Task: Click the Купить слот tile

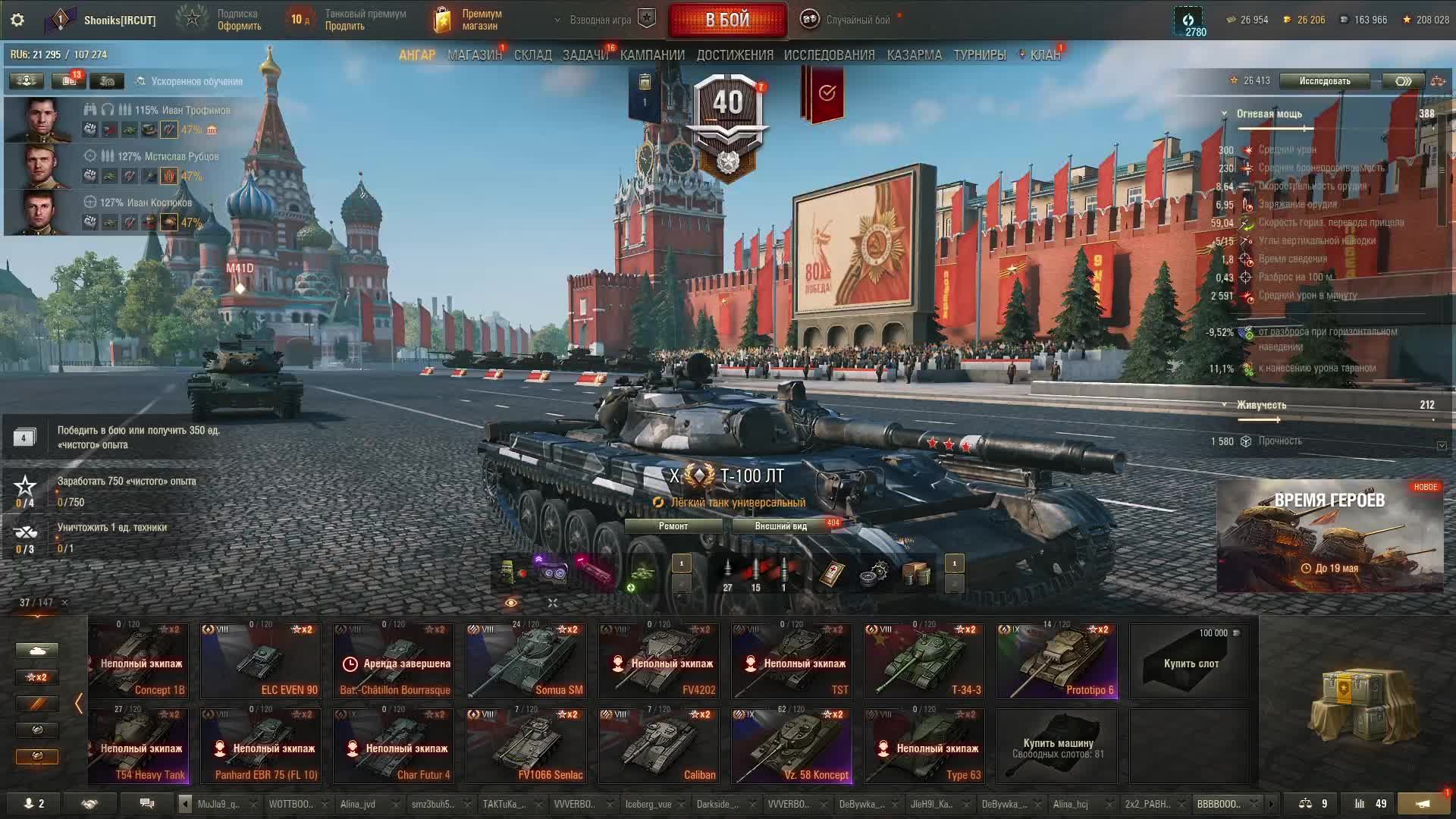Action: [x=1191, y=662]
